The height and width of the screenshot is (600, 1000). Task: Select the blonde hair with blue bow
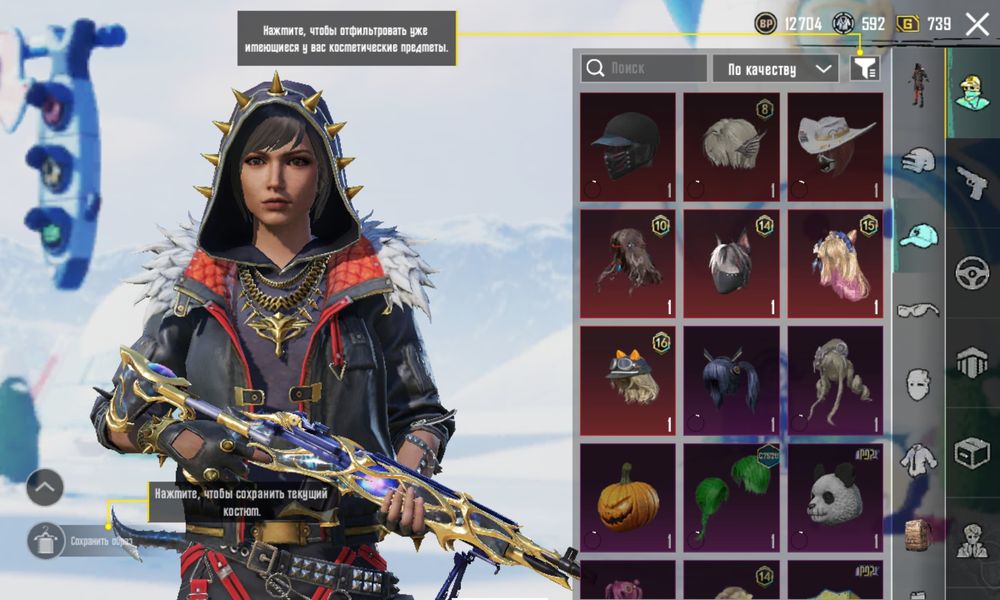[836, 263]
